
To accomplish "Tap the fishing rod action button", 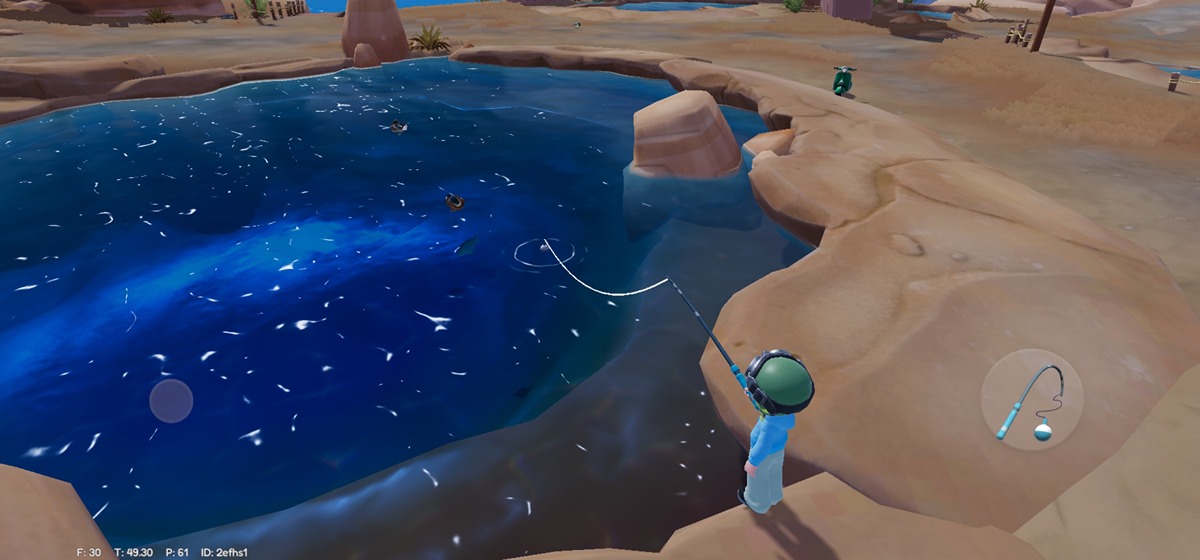I will [1031, 400].
